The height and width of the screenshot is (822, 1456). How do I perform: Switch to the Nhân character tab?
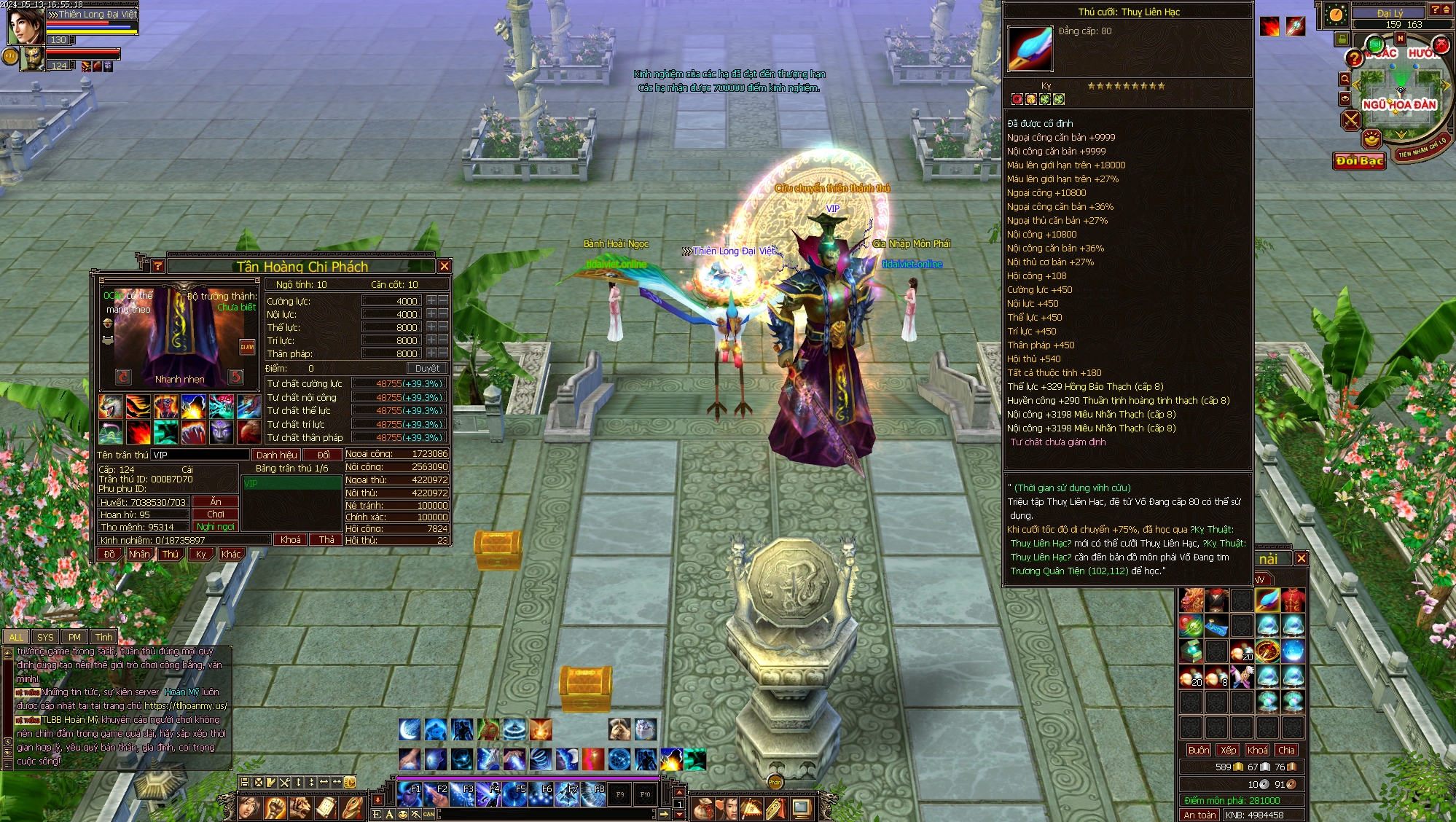point(139,555)
